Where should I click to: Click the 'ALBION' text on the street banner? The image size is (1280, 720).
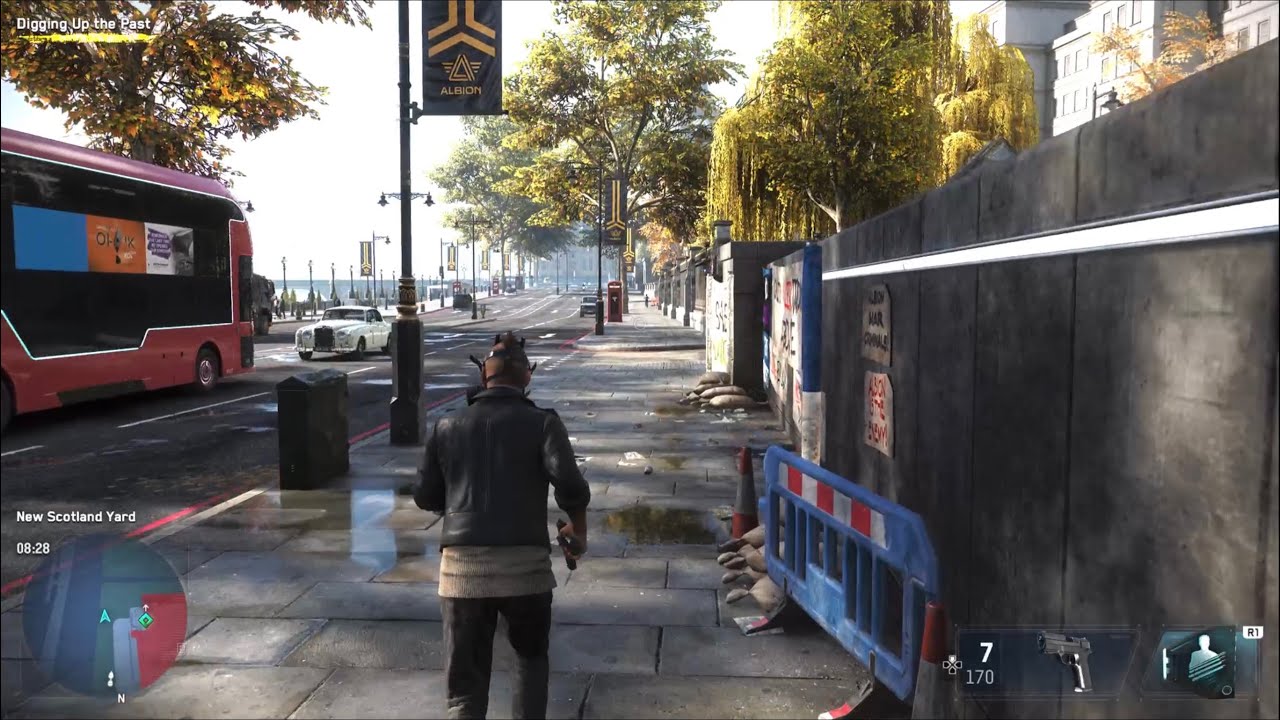click(460, 90)
